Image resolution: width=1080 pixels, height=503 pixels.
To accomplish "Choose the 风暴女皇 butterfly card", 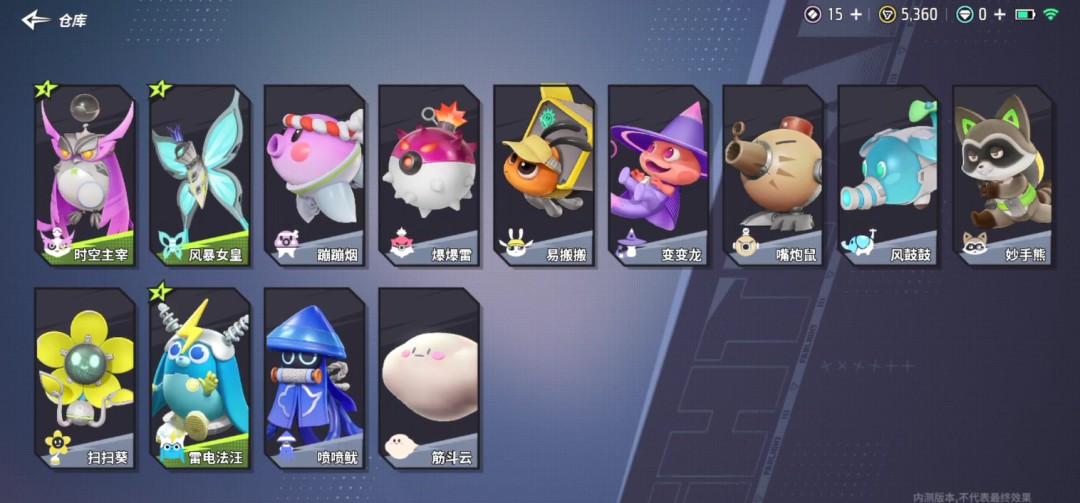I will (x=199, y=175).
